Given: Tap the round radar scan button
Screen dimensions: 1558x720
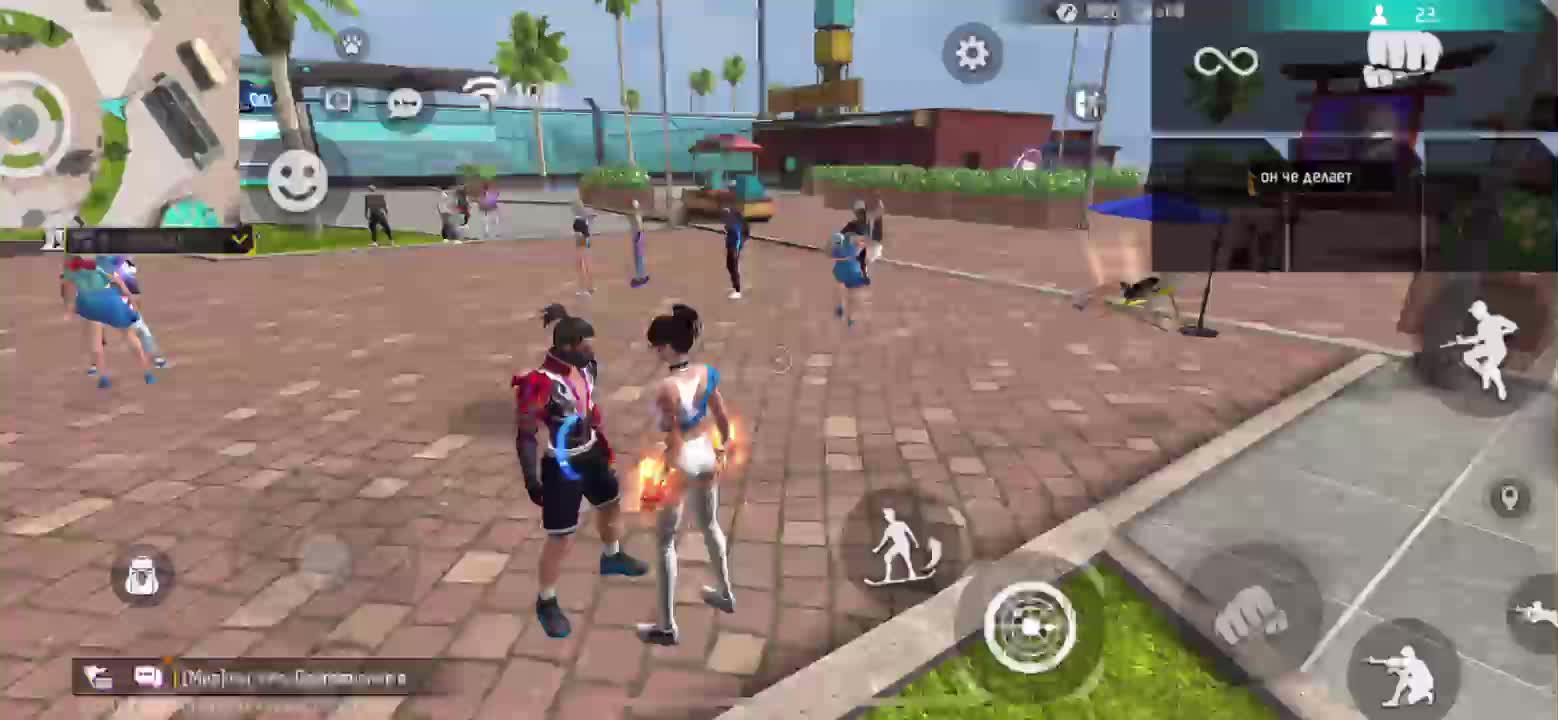Looking at the screenshot, I should click(x=1029, y=626).
